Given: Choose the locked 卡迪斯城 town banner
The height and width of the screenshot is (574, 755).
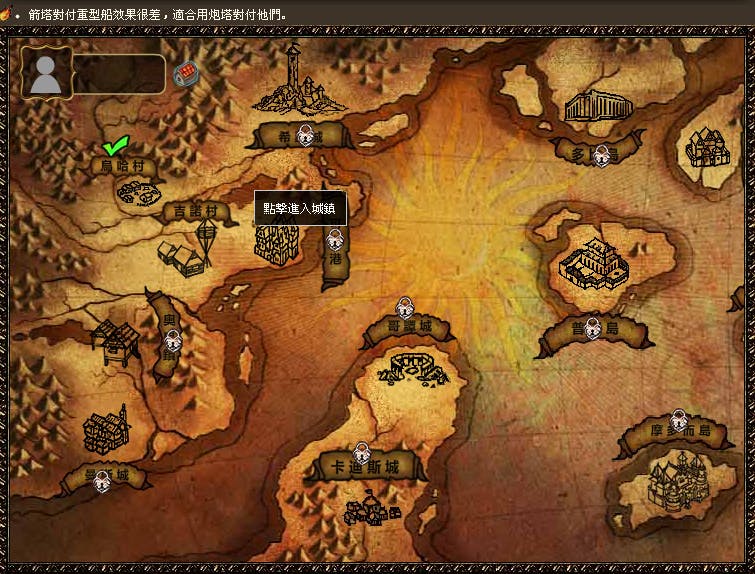Looking at the screenshot, I should (x=363, y=466).
